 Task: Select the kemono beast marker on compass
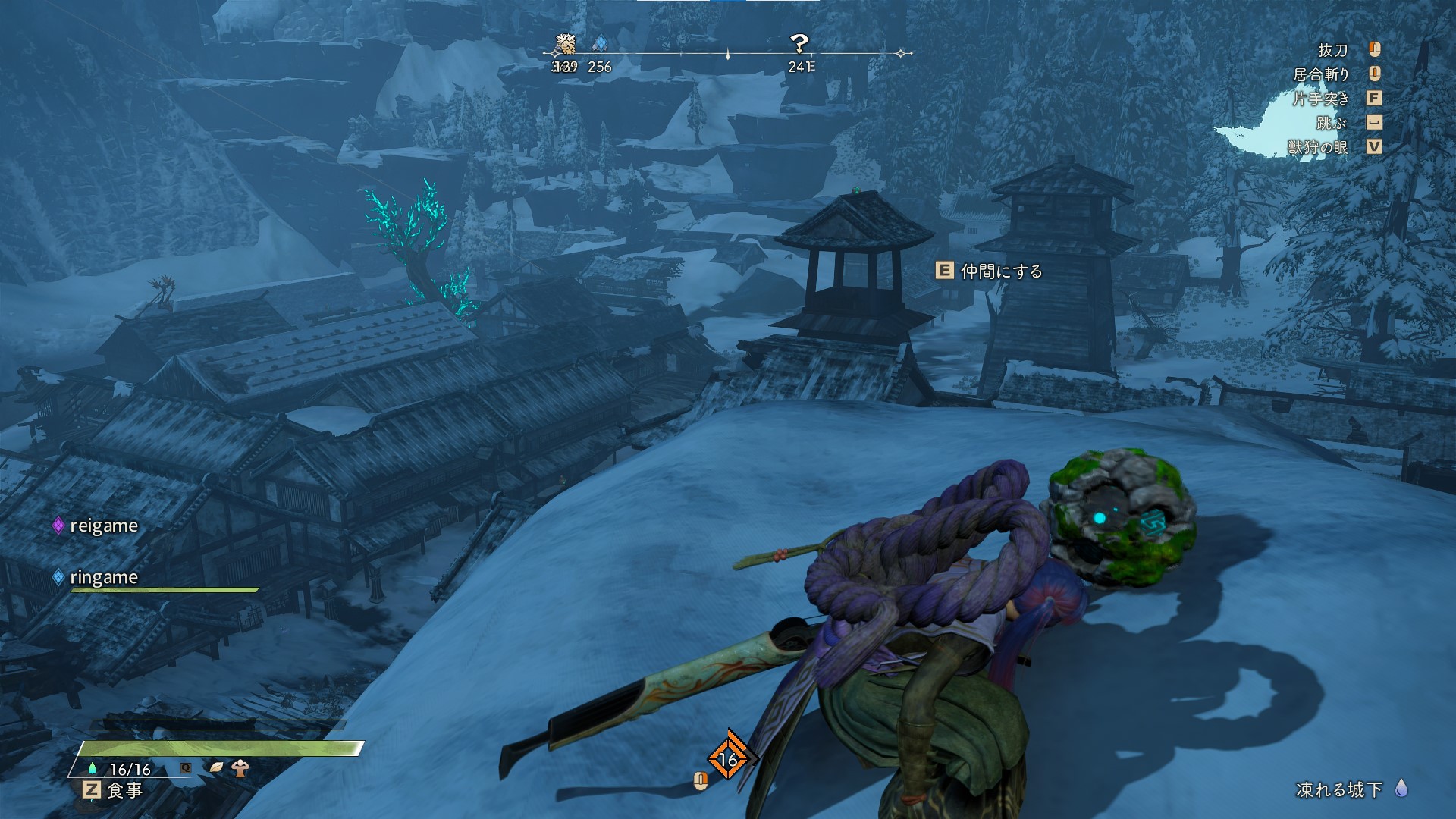click(x=565, y=43)
